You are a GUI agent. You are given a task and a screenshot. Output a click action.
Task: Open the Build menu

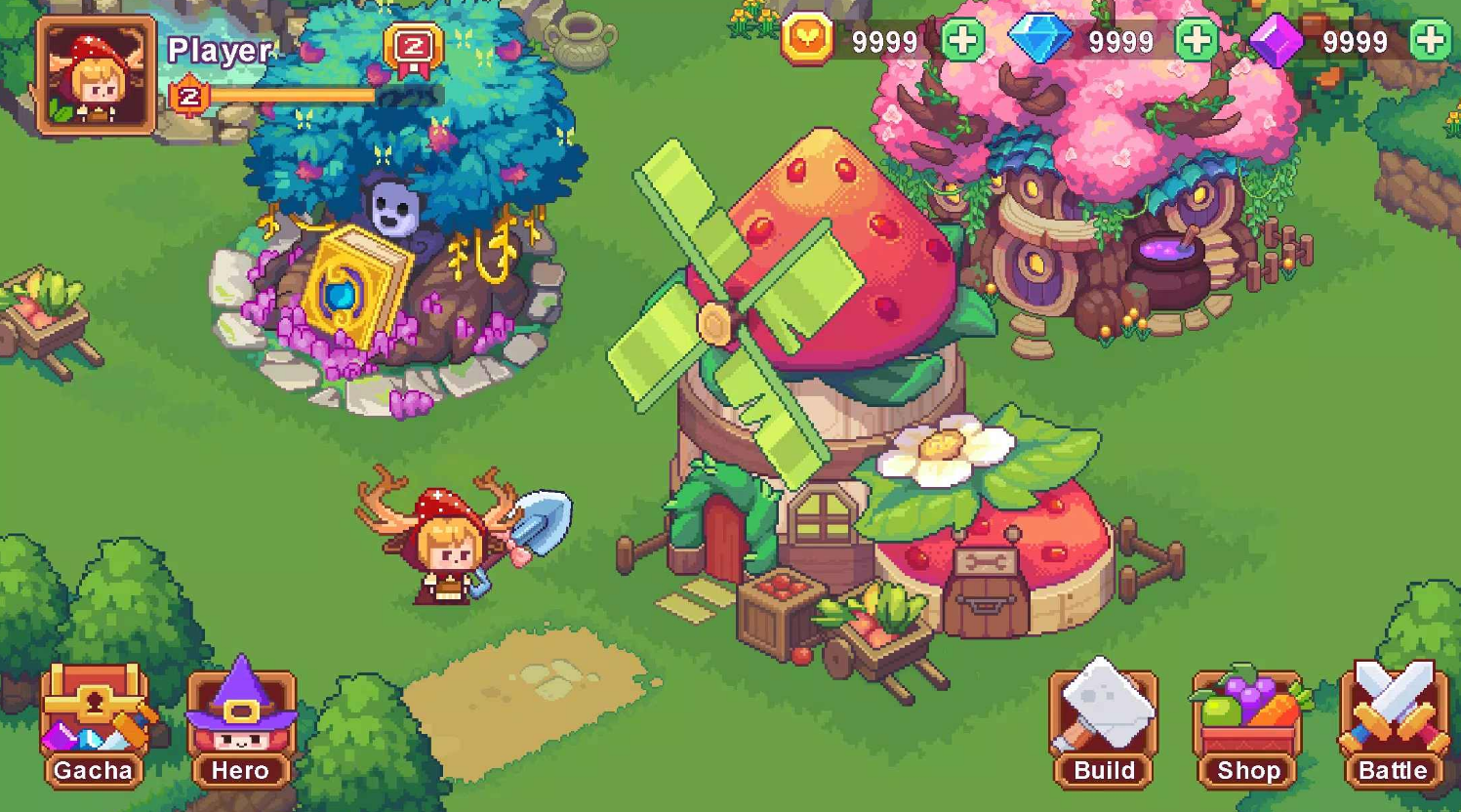point(1104,726)
